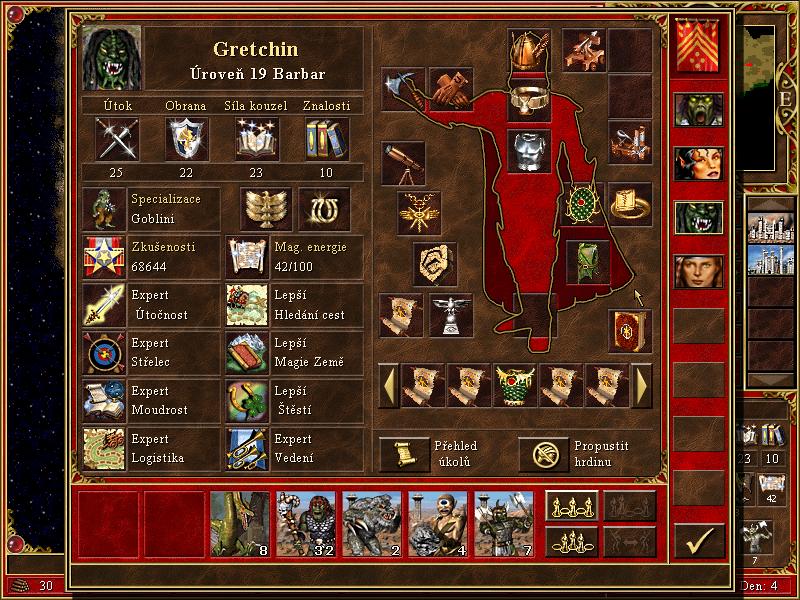Select the stack of 32 troops
This screenshot has width=800, height=600.
coord(307,523)
